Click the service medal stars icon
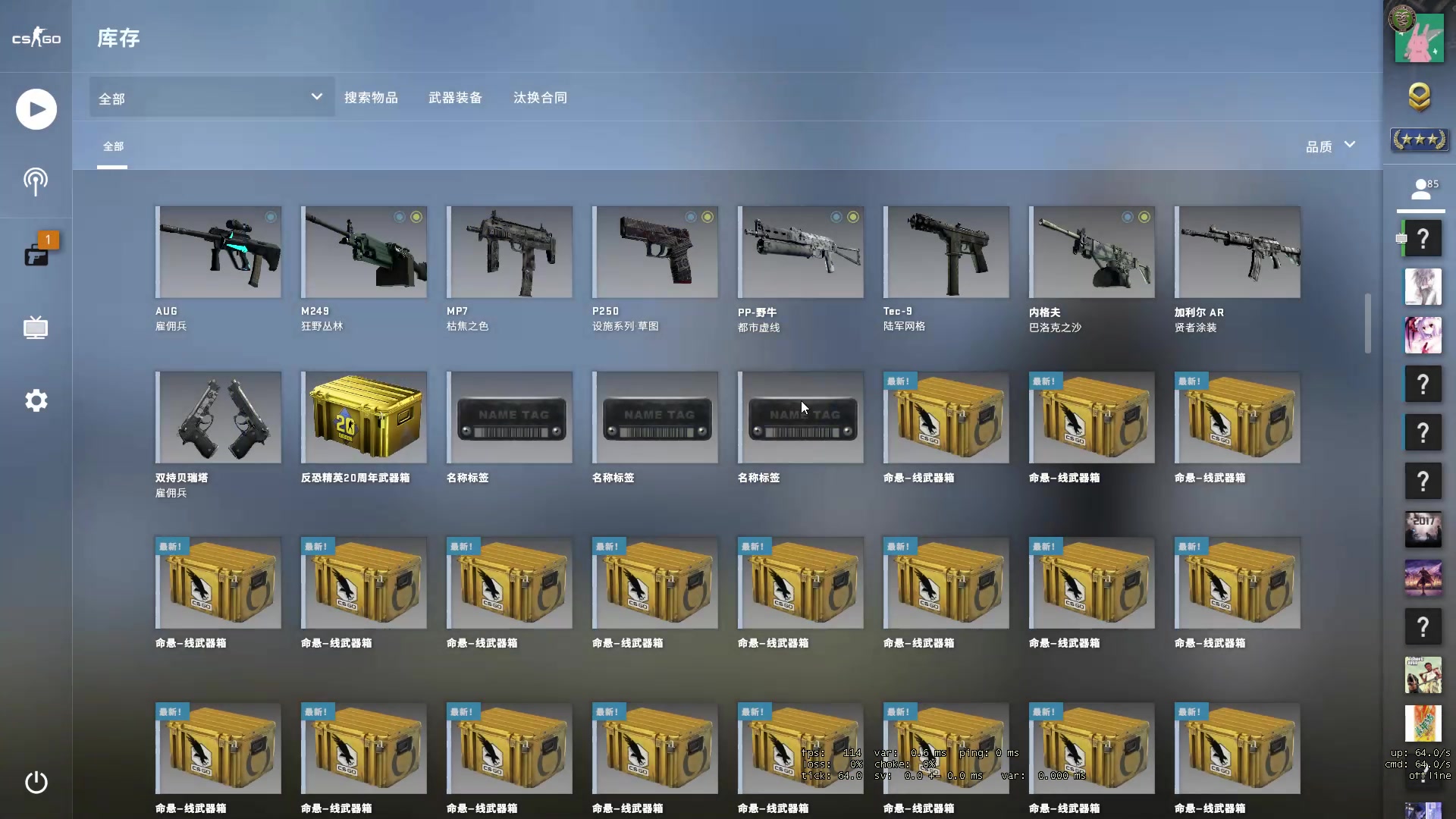This screenshot has width=1456, height=819. 1420,140
